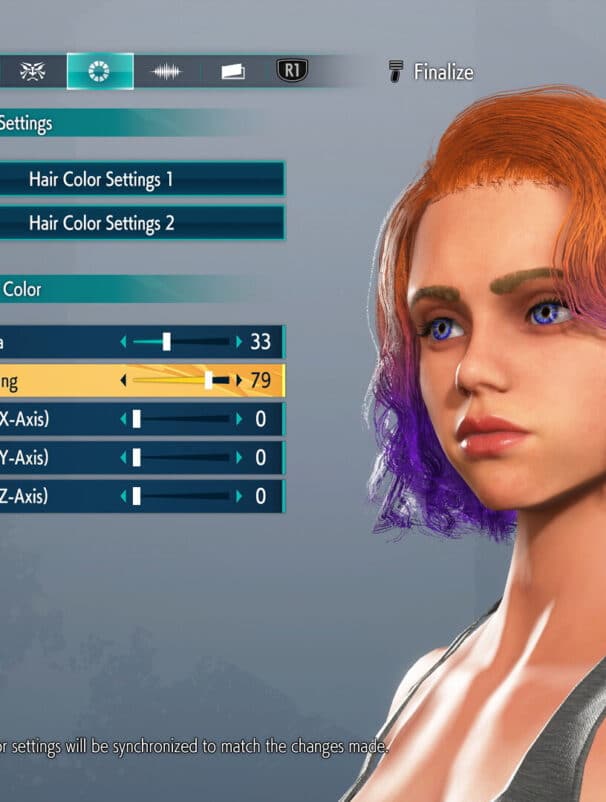Increase Y-Axis value with its right arrow
The width and height of the screenshot is (606, 802).
[x=239, y=458]
